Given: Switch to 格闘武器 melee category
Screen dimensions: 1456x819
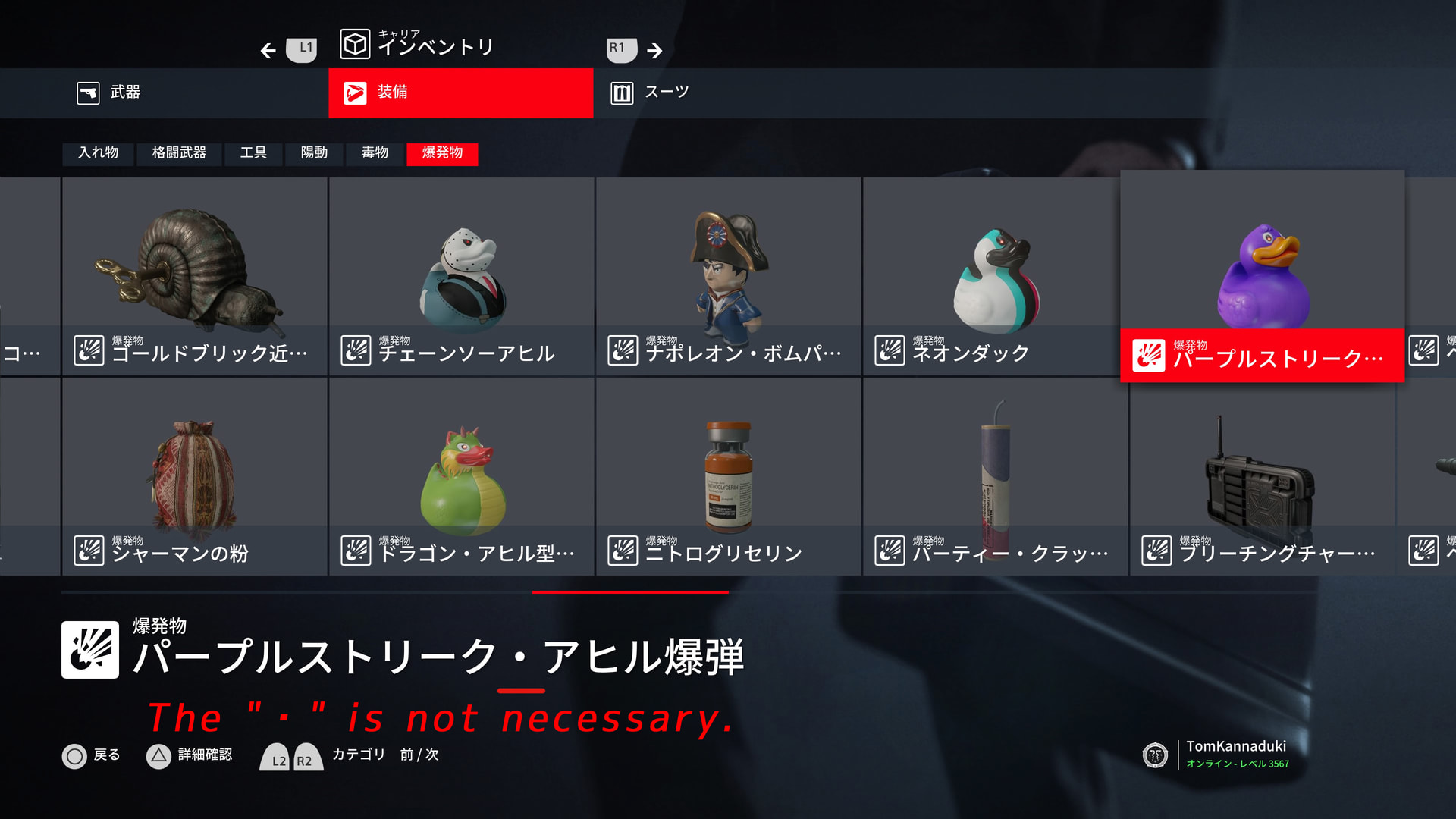Looking at the screenshot, I should (x=179, y=153).
